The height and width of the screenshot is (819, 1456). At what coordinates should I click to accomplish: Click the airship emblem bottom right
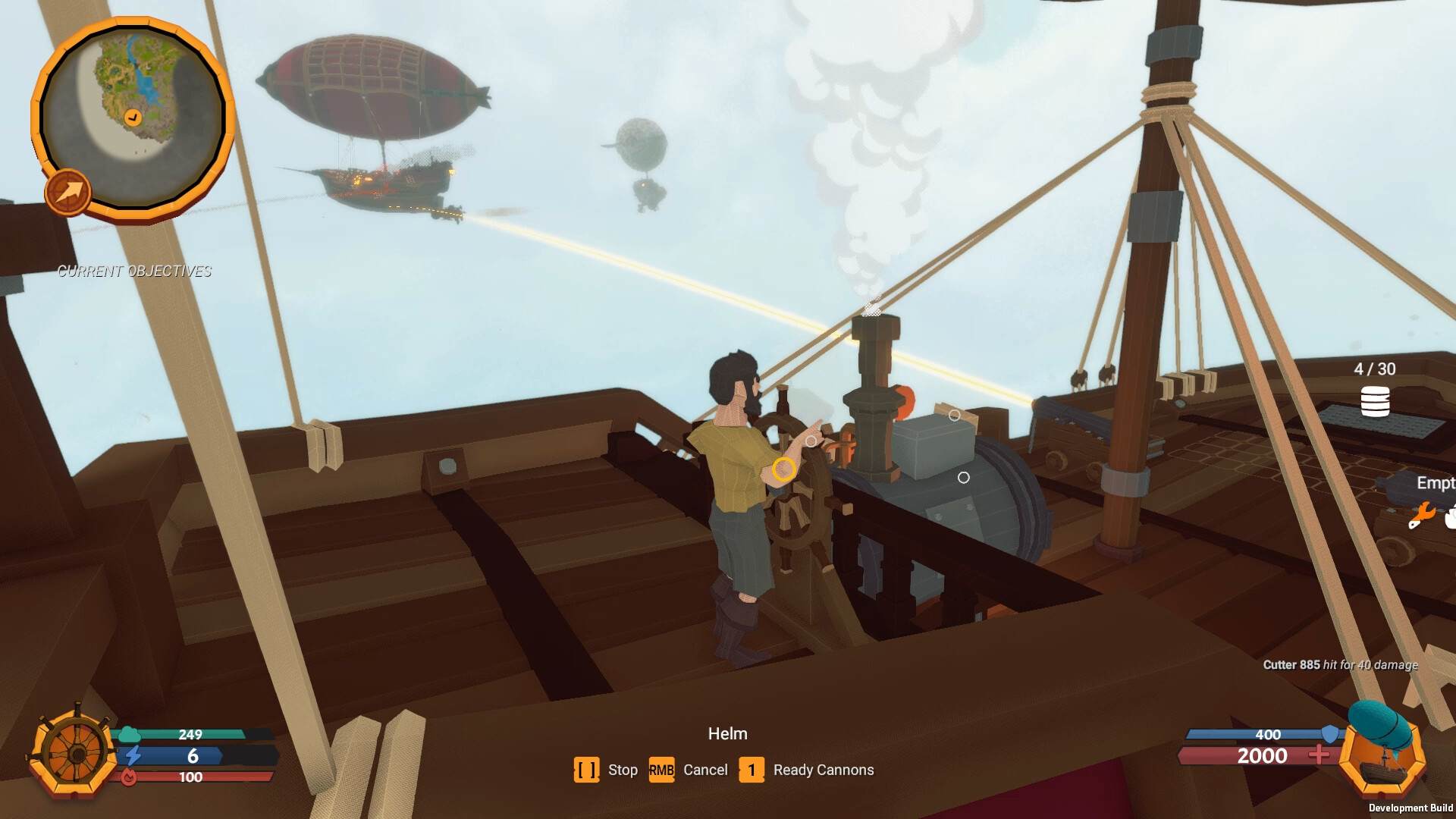[x=1382, y=757]
